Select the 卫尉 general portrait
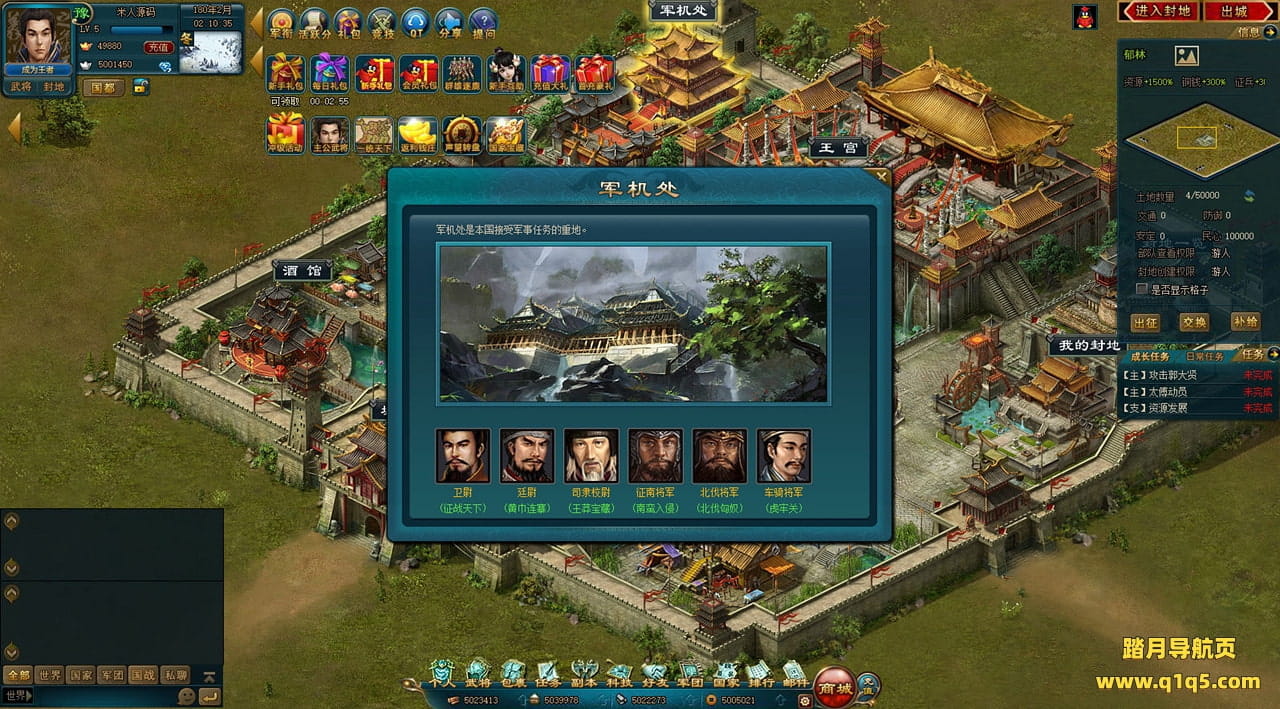The height and width of the screenshot is (709, 1280). click(463, 456)
